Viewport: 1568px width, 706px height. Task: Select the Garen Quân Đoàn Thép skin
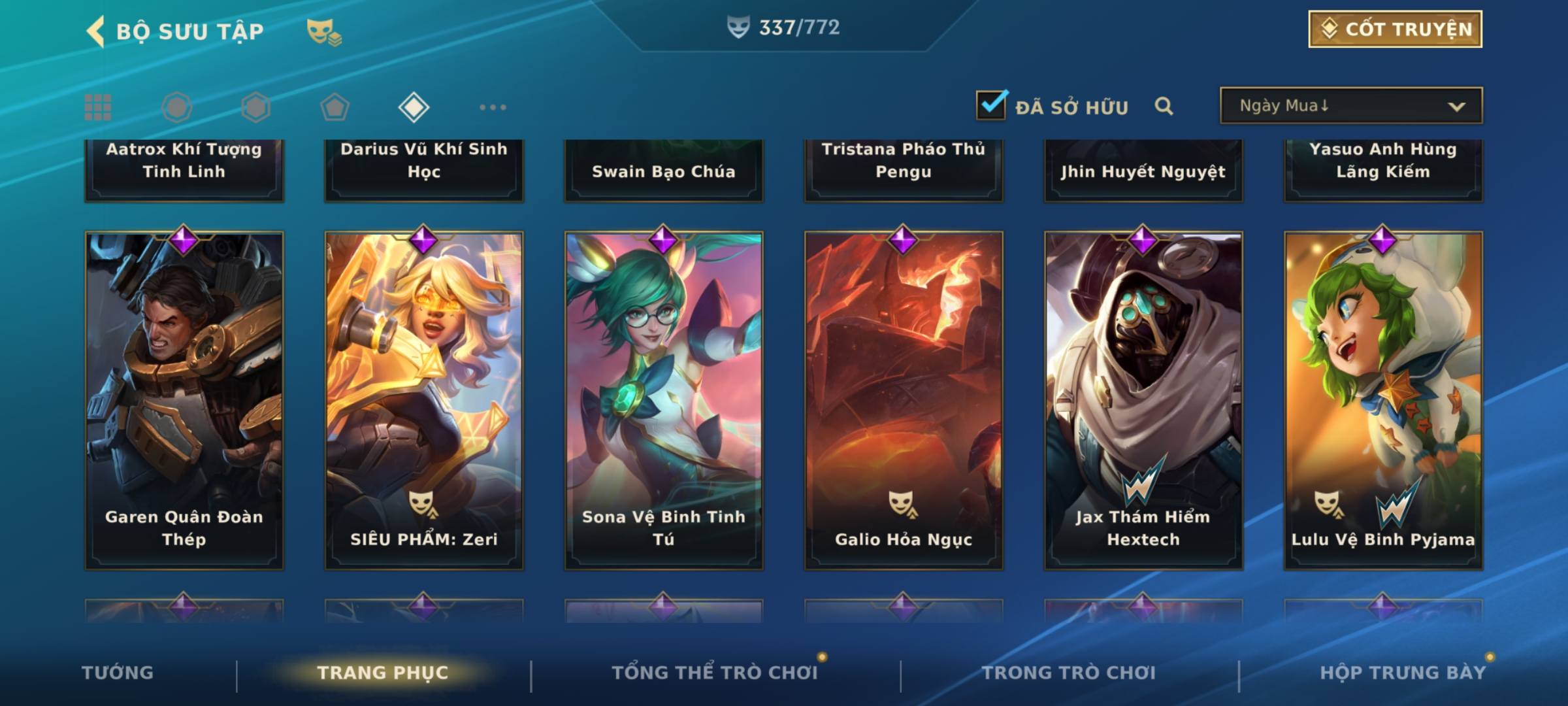pos(184,400)
